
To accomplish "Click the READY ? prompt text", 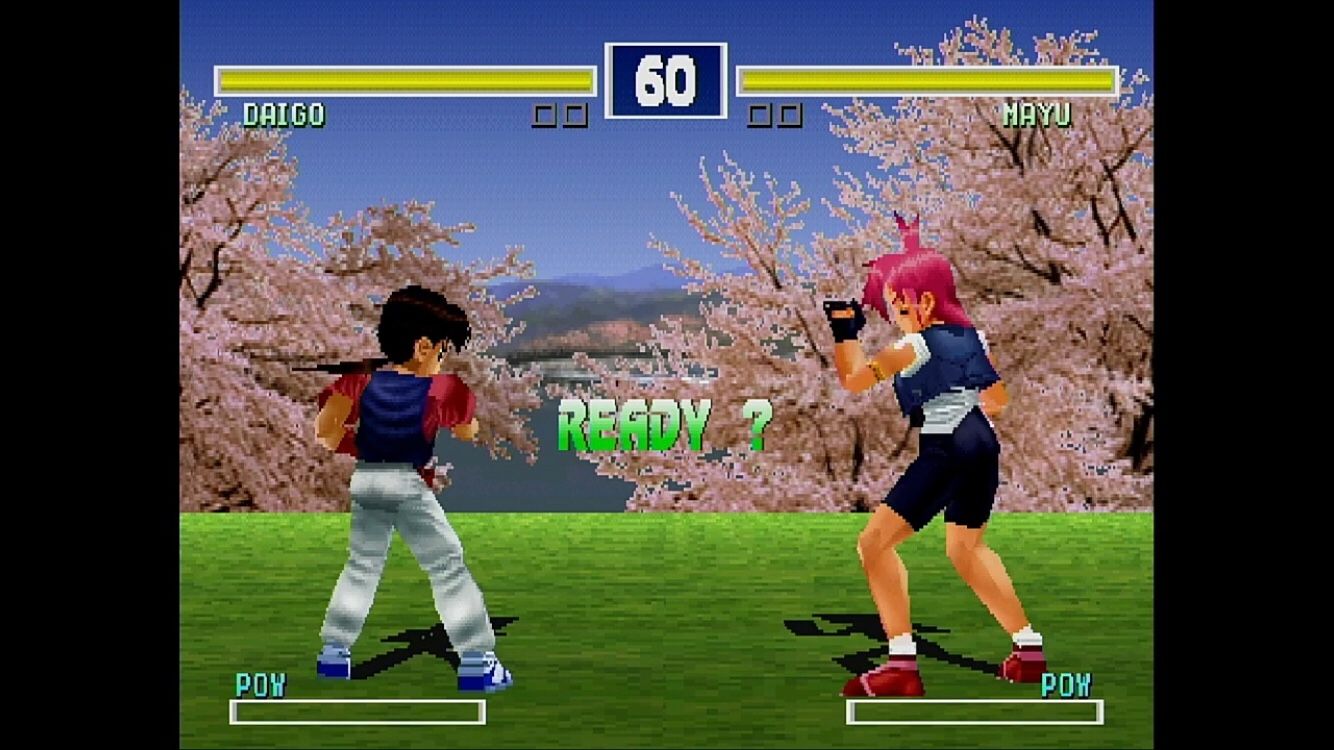I will tap(663, 424).
